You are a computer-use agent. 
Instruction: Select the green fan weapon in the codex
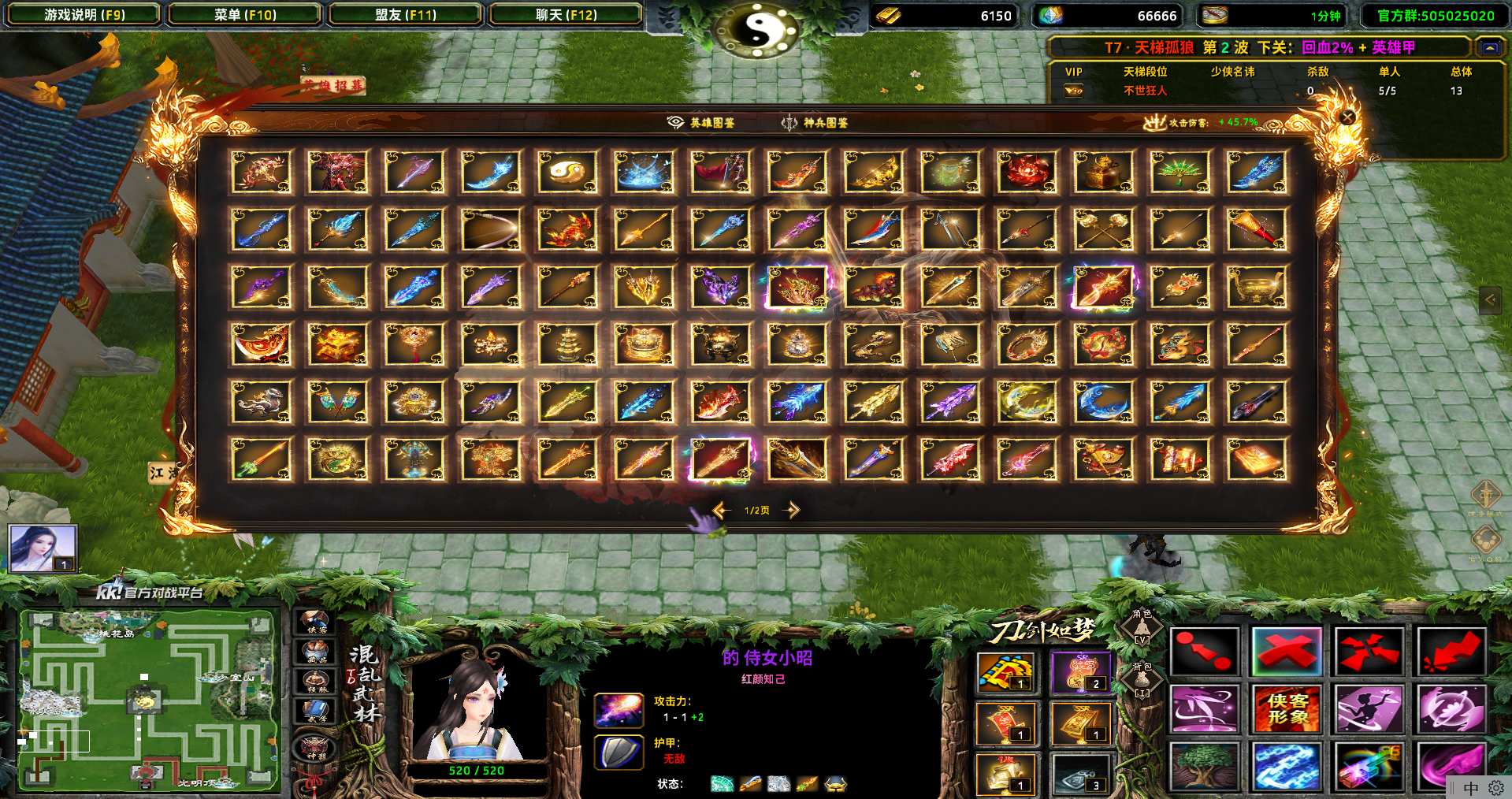(x=1180, y=172)
